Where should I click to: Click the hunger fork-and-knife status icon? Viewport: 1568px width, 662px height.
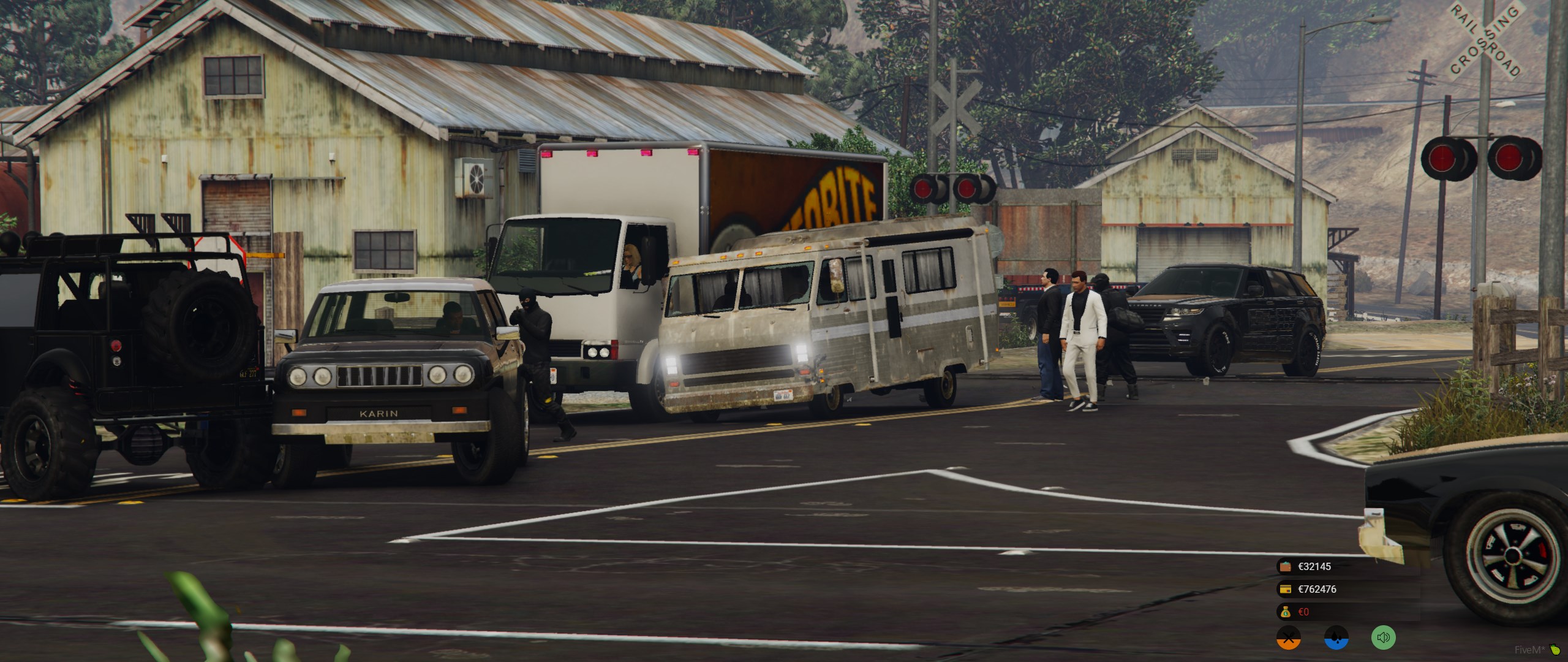click(x=1288, y=637)
